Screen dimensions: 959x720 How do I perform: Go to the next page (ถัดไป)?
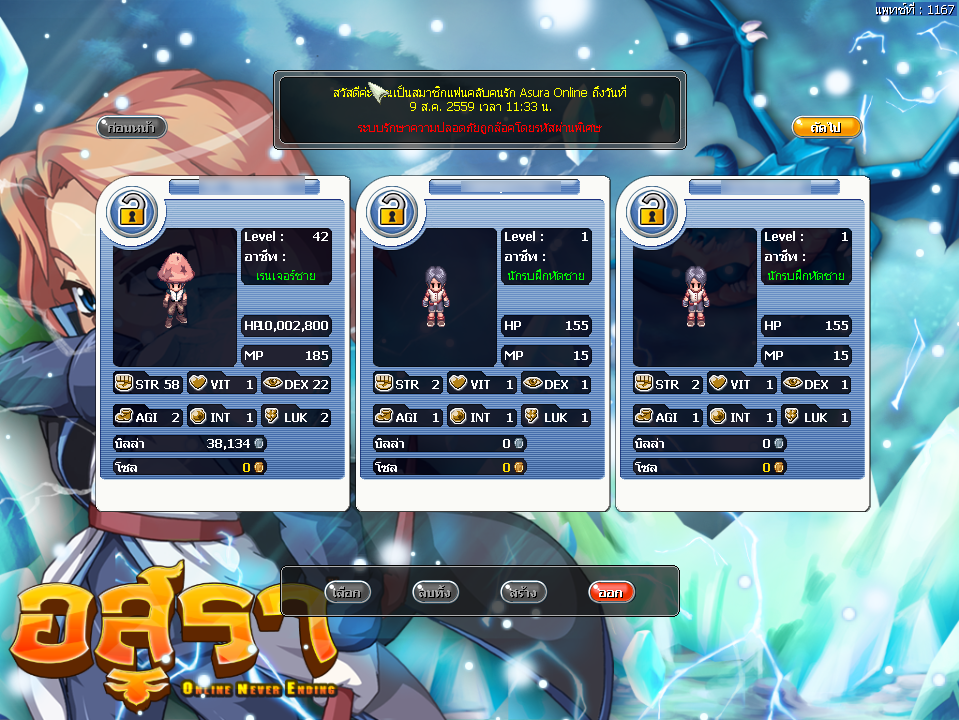coord(826,127)
